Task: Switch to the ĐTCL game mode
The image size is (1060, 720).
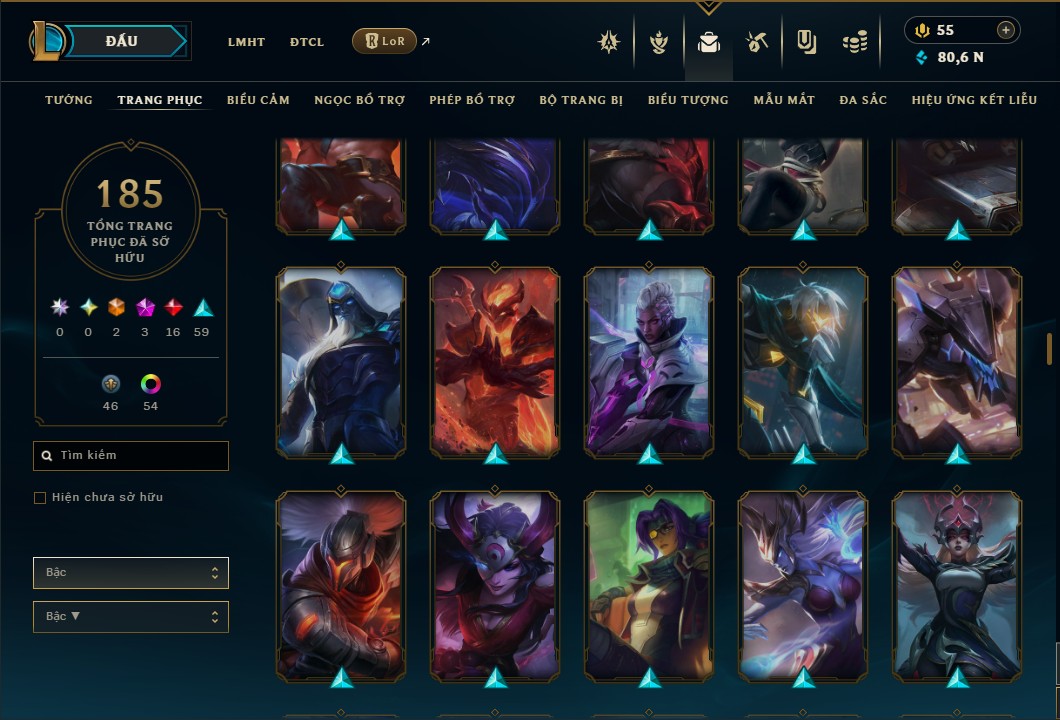Action: point(306,42)
